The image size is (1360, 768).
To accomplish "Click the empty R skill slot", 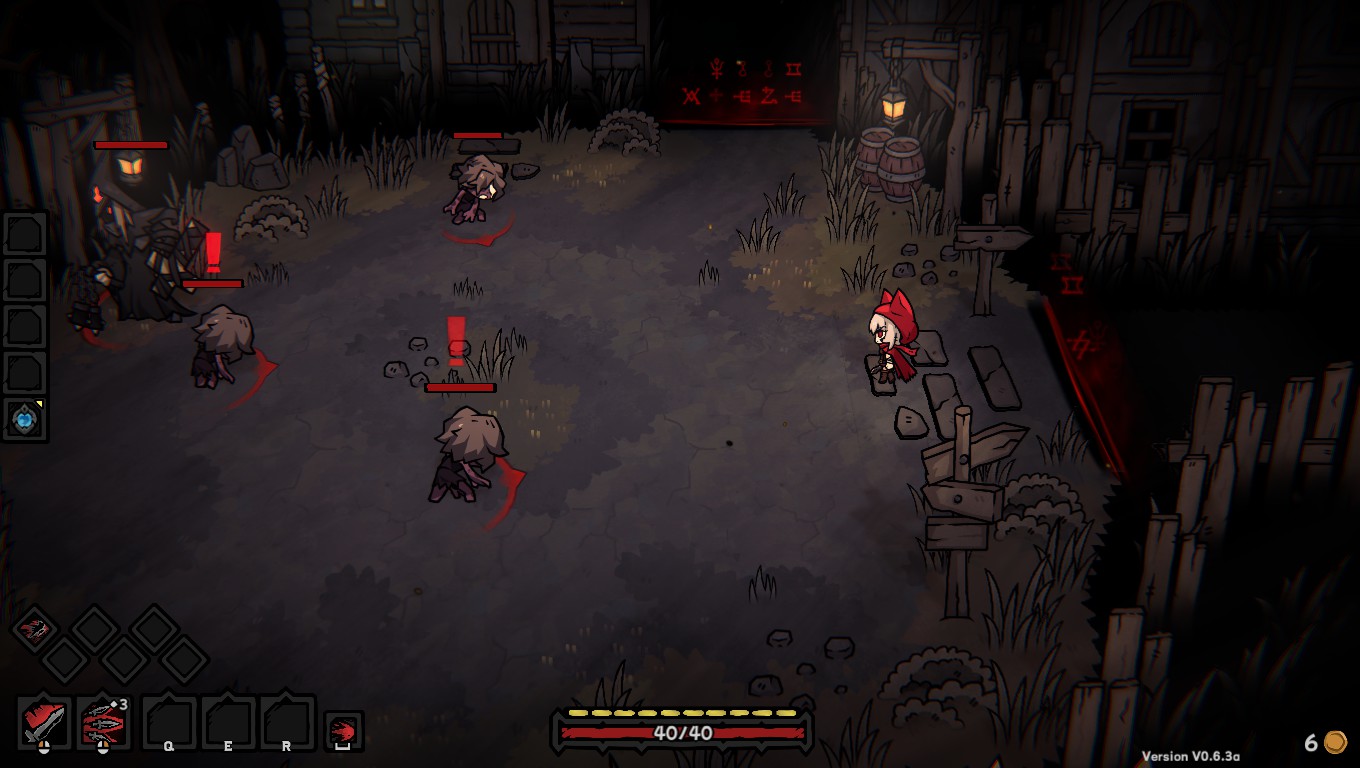I will pyautogui.click(x=287, y=722).
